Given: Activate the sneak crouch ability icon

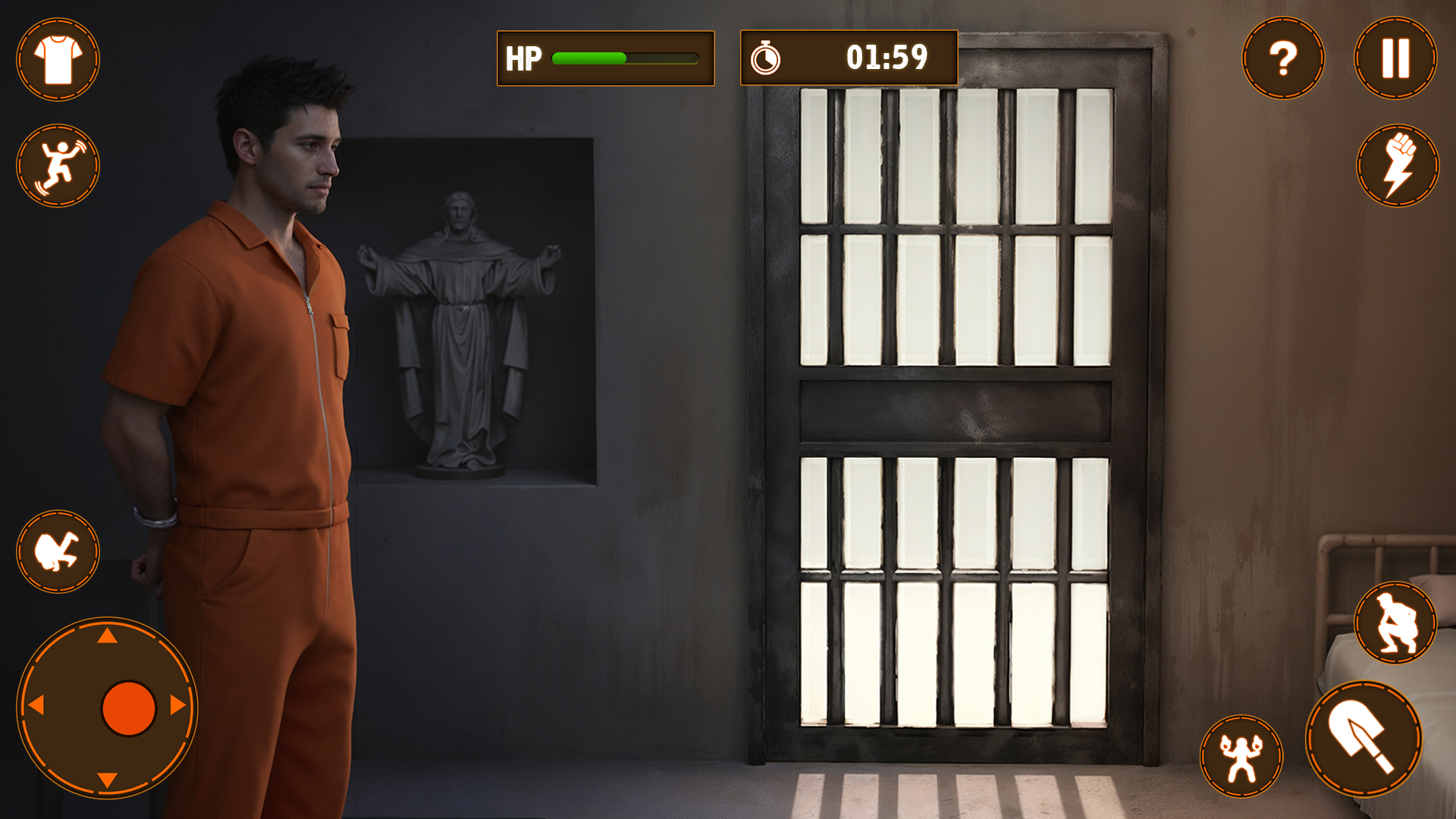Looking at the screenshot, I should pos(1398,623).
